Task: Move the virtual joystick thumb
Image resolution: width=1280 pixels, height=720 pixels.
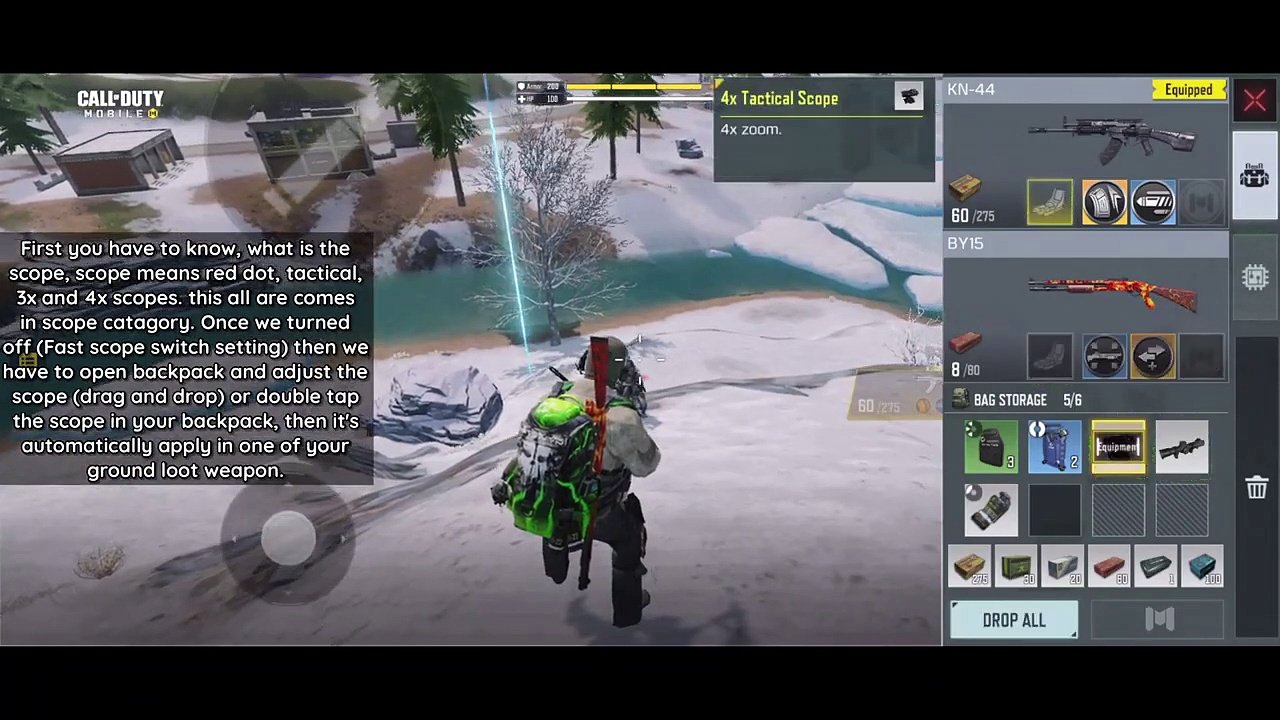Action: pos(288,539)
